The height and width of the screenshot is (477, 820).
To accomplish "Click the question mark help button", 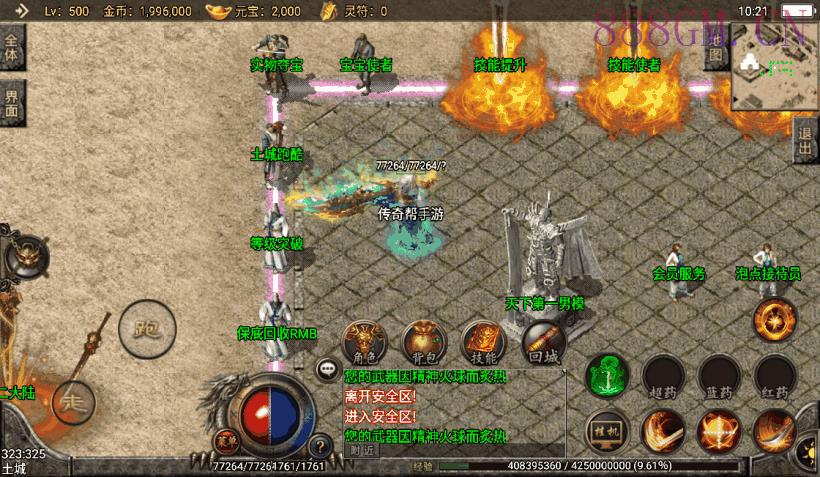I will (321, 446).
